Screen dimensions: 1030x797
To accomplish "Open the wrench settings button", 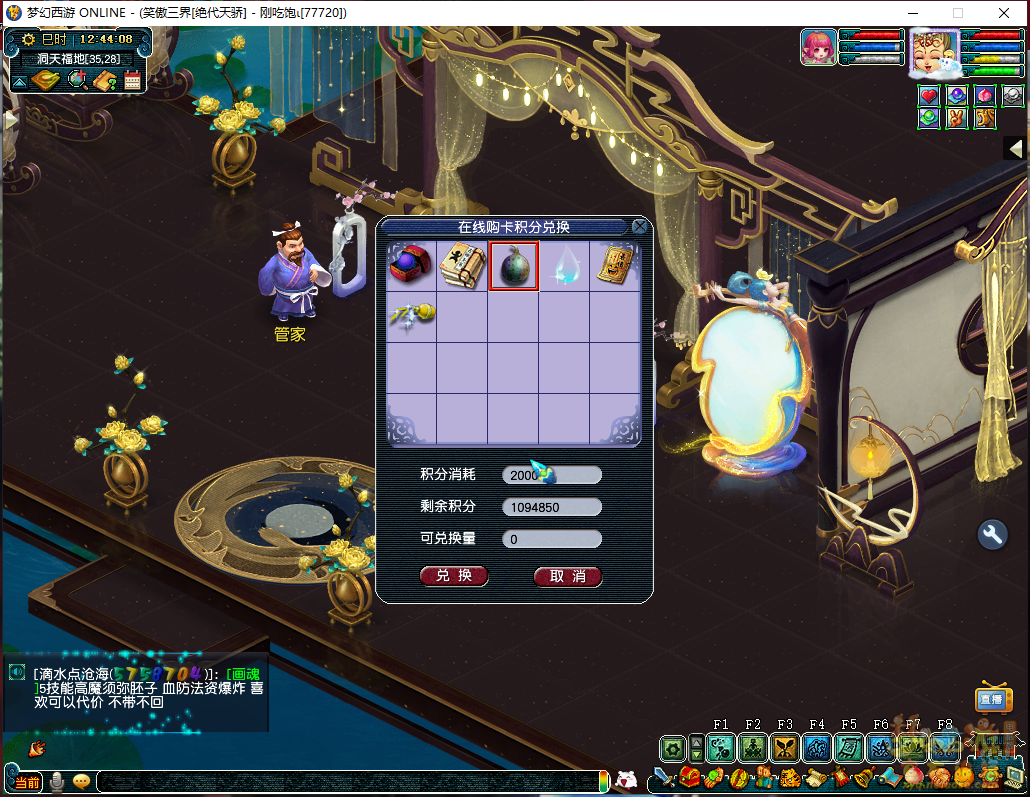I will point(992,535).
